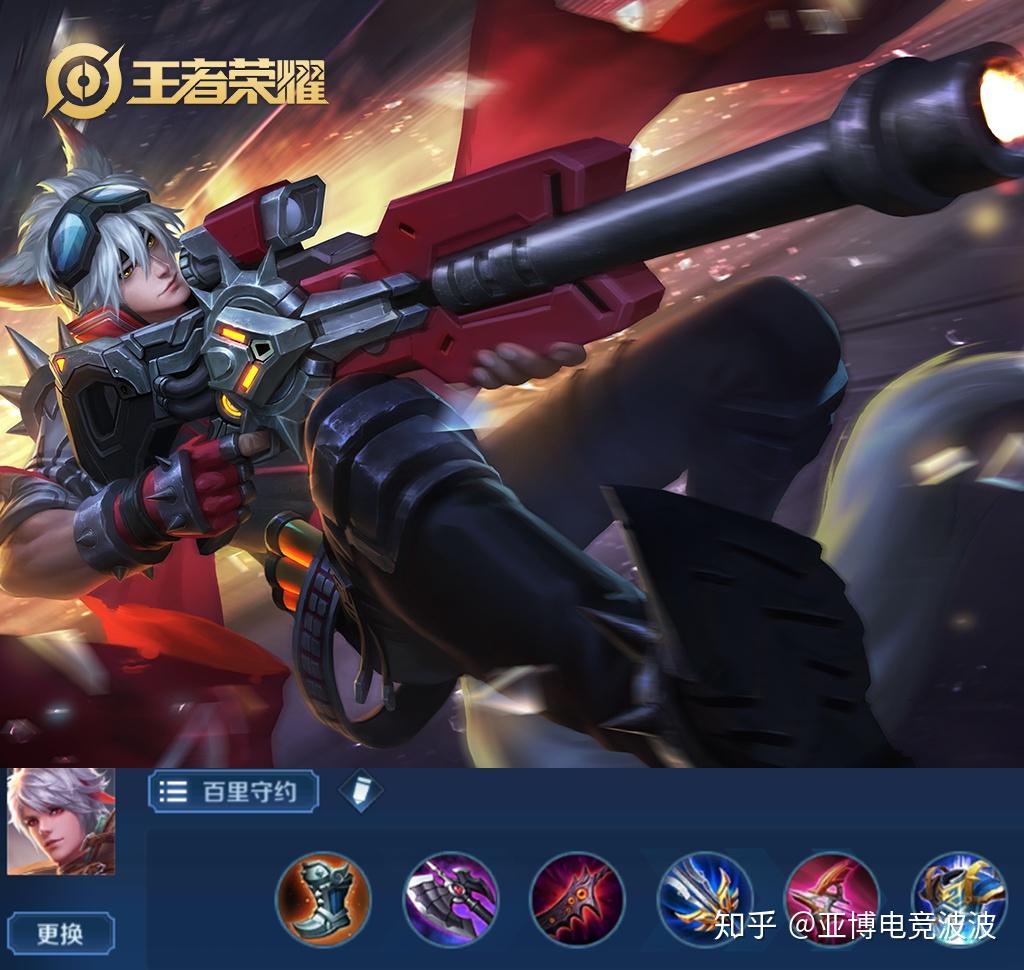Click the 更换 (change) button
This screenshot has width=1024, height=970.
60,934
